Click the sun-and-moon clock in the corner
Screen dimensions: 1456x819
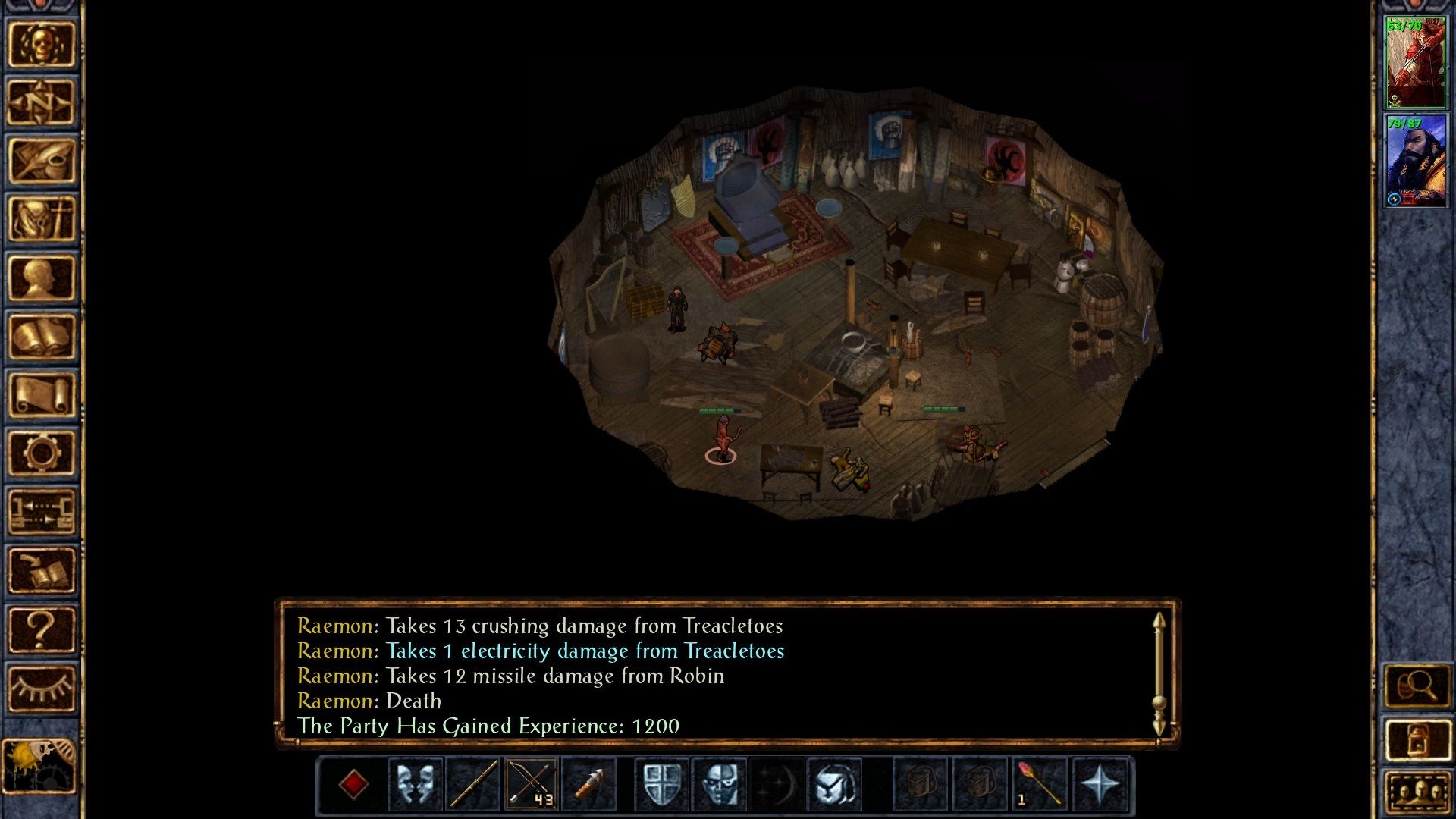(x=39, y=766)
